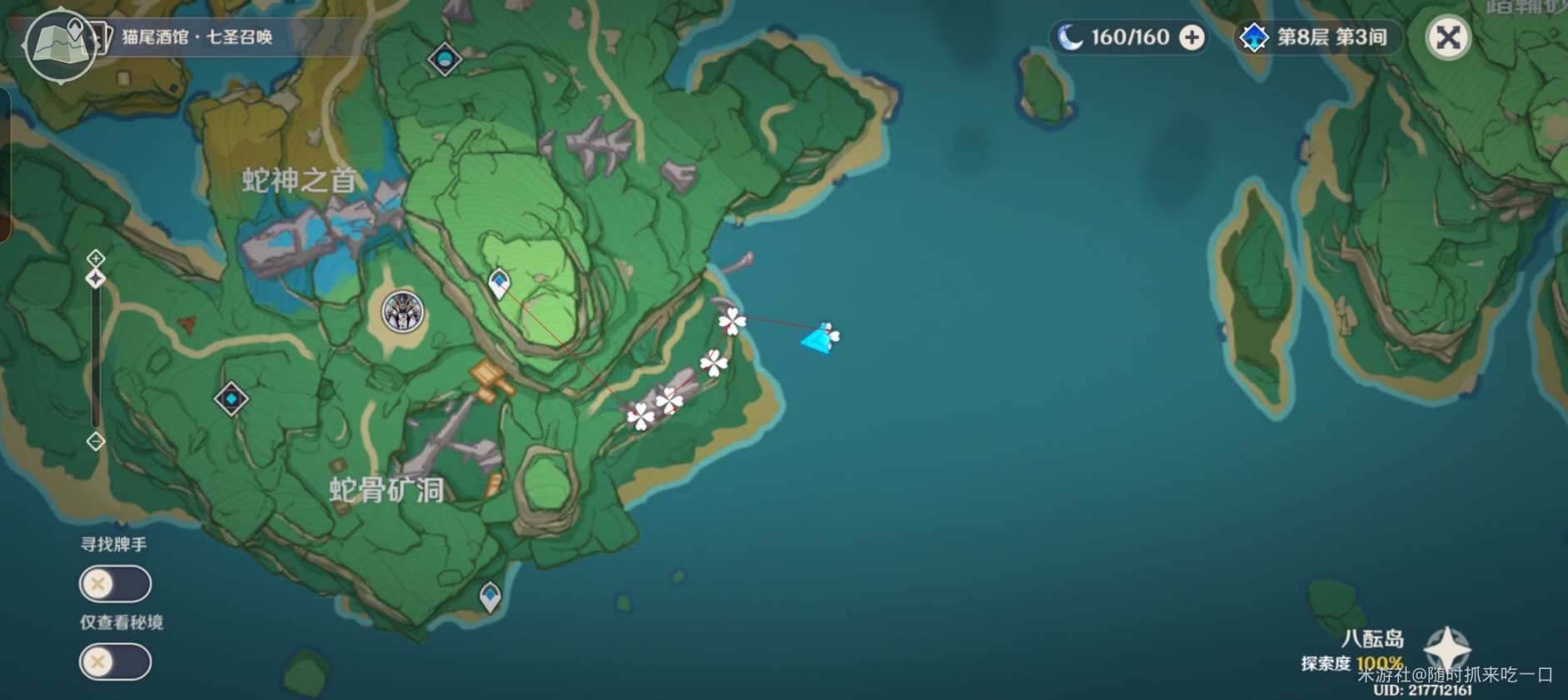Toggle the 寻找牌手 switch

pos(115,583)
